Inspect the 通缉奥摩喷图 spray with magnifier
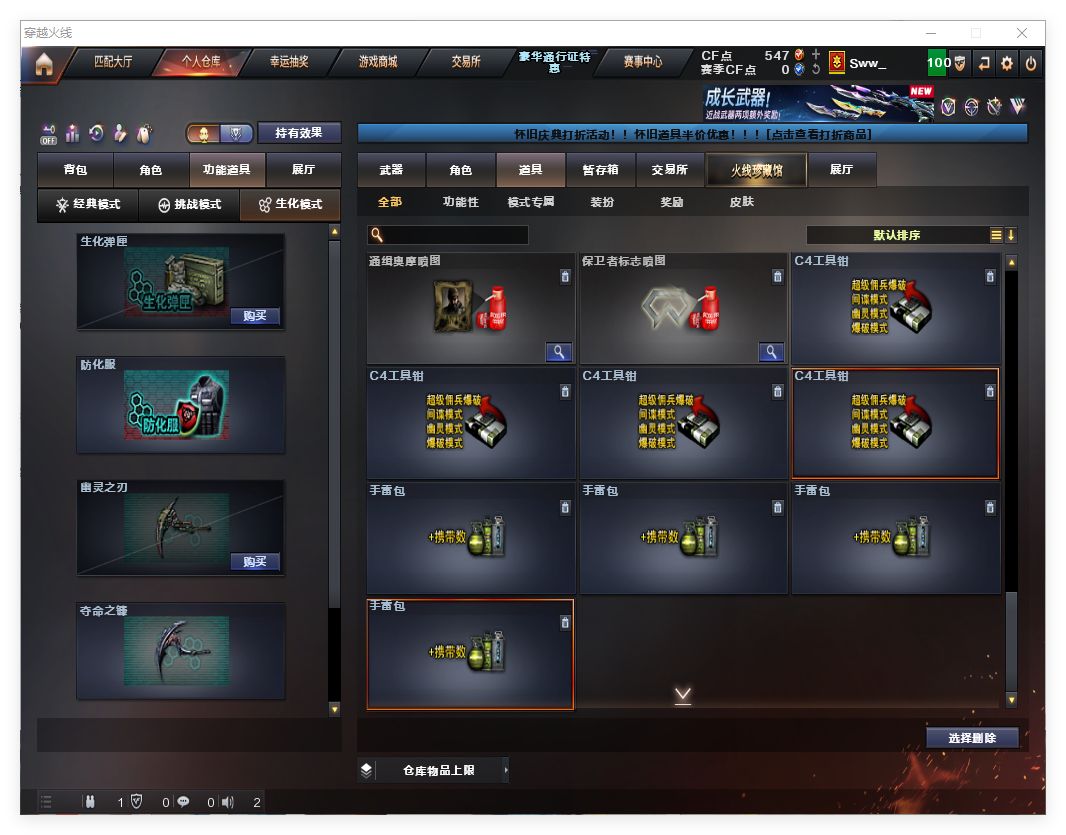This screenshot has width=1066, height=835. coord(558,351)
